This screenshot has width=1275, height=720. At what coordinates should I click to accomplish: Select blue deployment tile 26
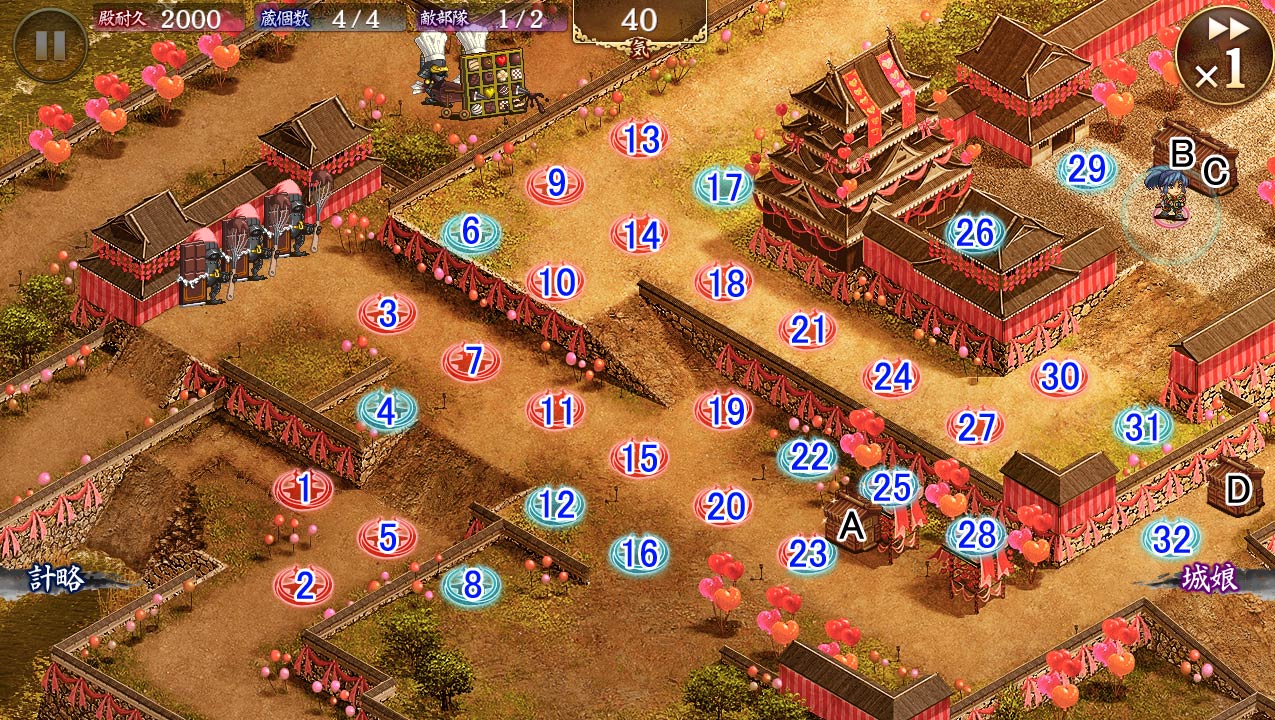click(975, 234)
